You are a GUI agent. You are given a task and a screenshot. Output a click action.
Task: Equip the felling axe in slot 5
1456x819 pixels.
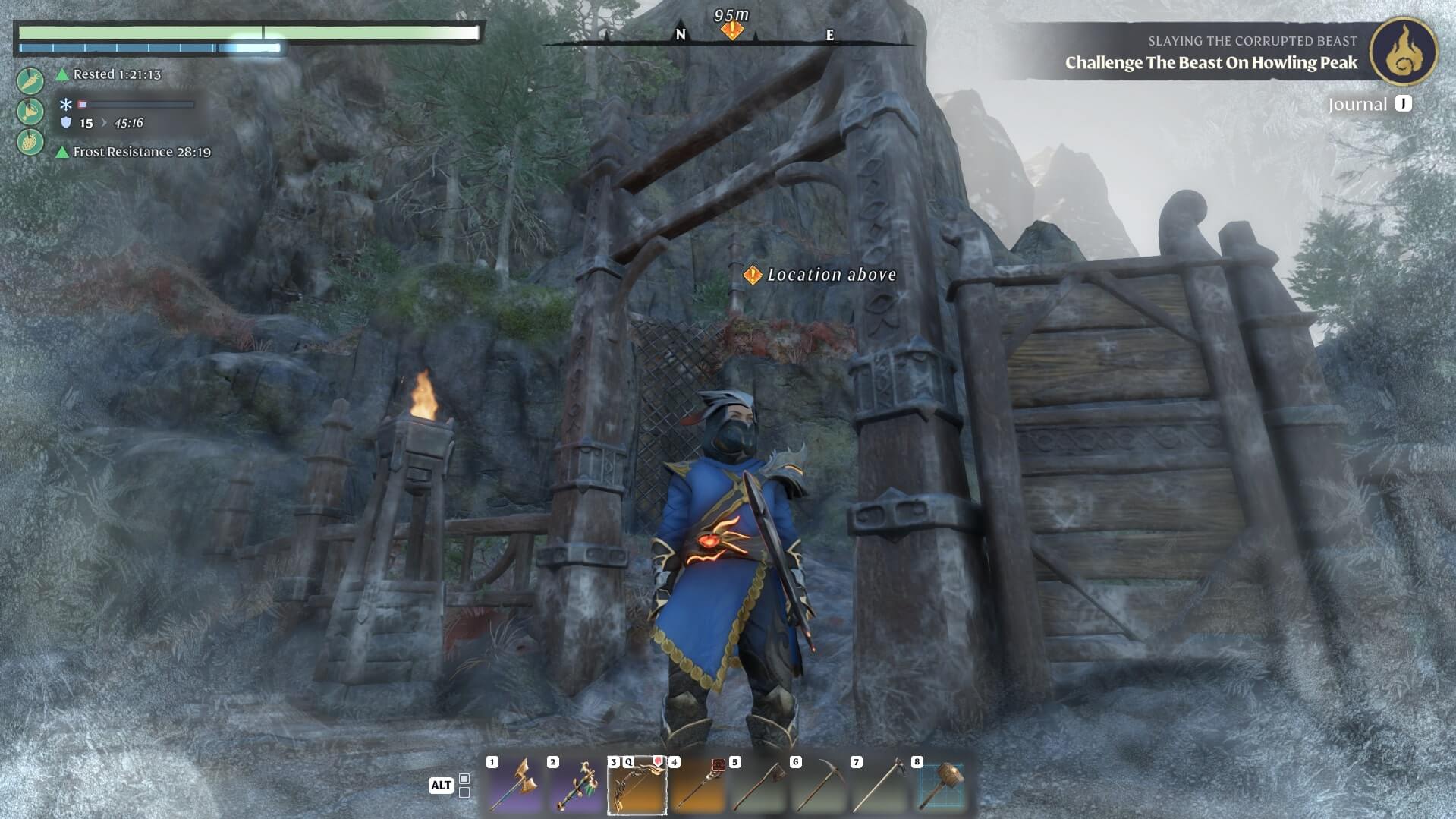pos(758,786)
